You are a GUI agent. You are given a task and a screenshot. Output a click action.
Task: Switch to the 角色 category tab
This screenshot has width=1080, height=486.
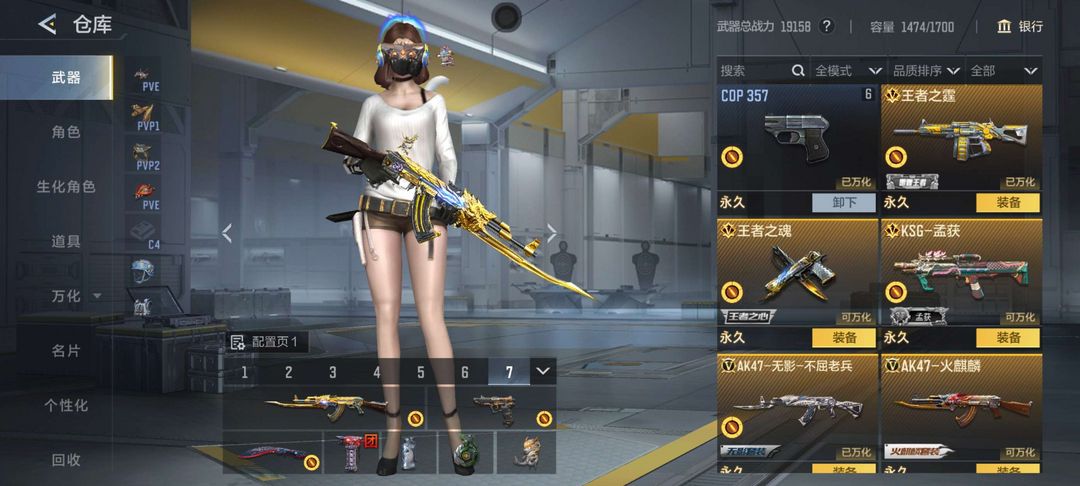point(66,132)
